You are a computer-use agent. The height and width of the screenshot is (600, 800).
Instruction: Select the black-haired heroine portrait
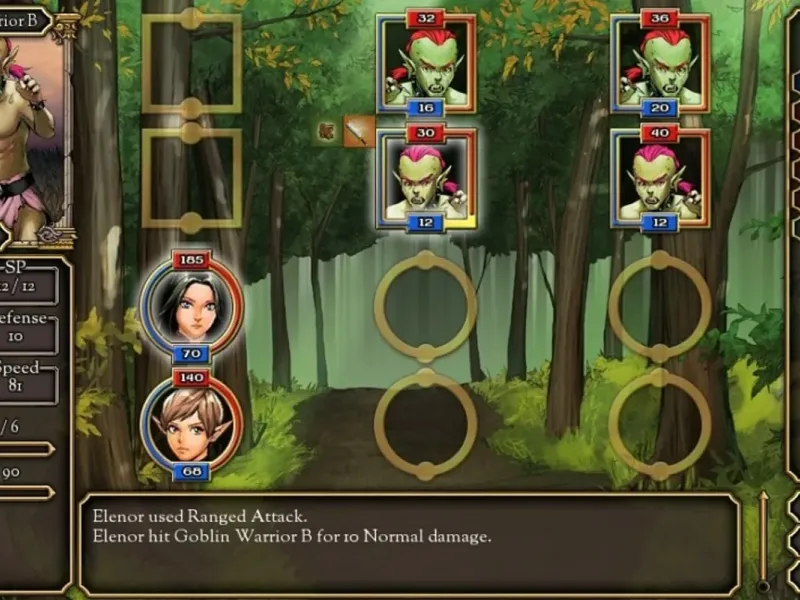click(191, 306)
